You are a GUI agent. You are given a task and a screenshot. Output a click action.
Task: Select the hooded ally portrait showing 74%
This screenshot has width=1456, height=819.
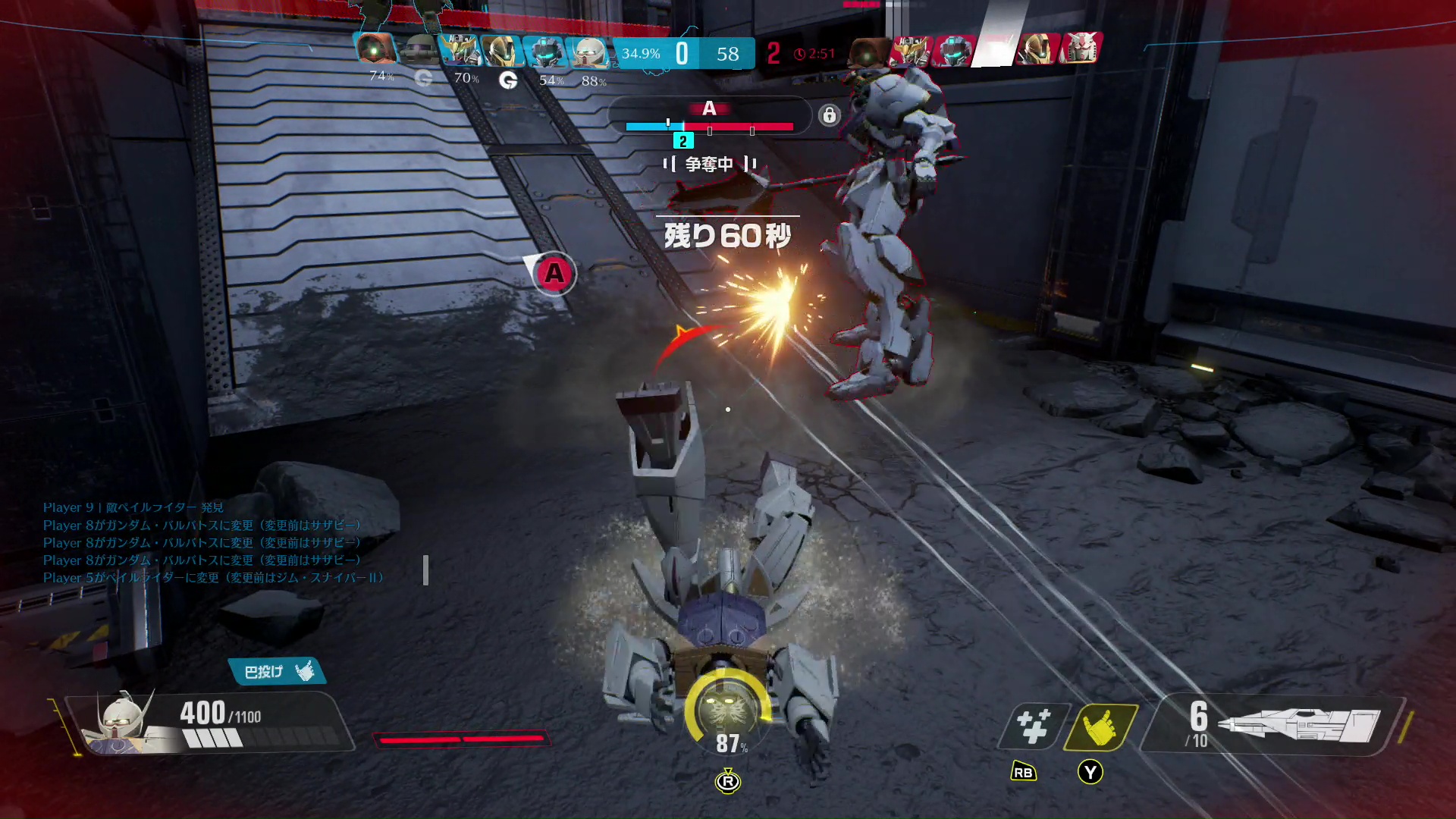375,49
